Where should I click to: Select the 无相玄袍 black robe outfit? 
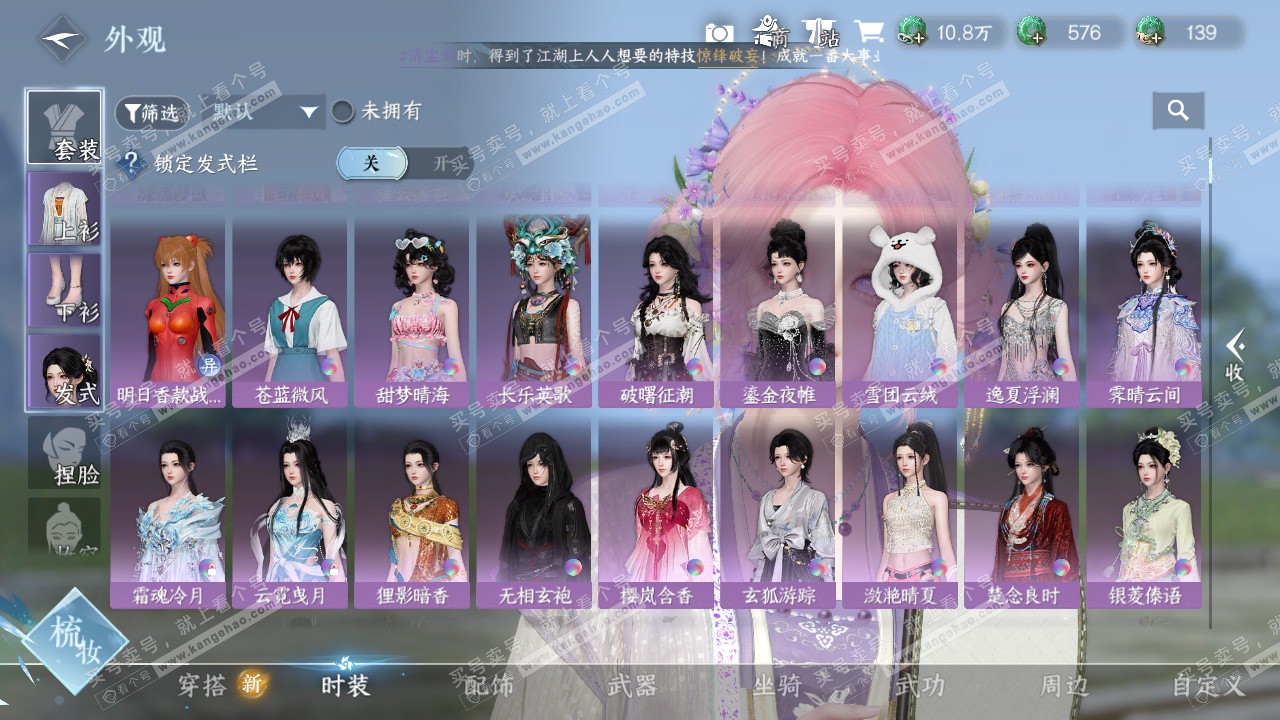[534, 512]
